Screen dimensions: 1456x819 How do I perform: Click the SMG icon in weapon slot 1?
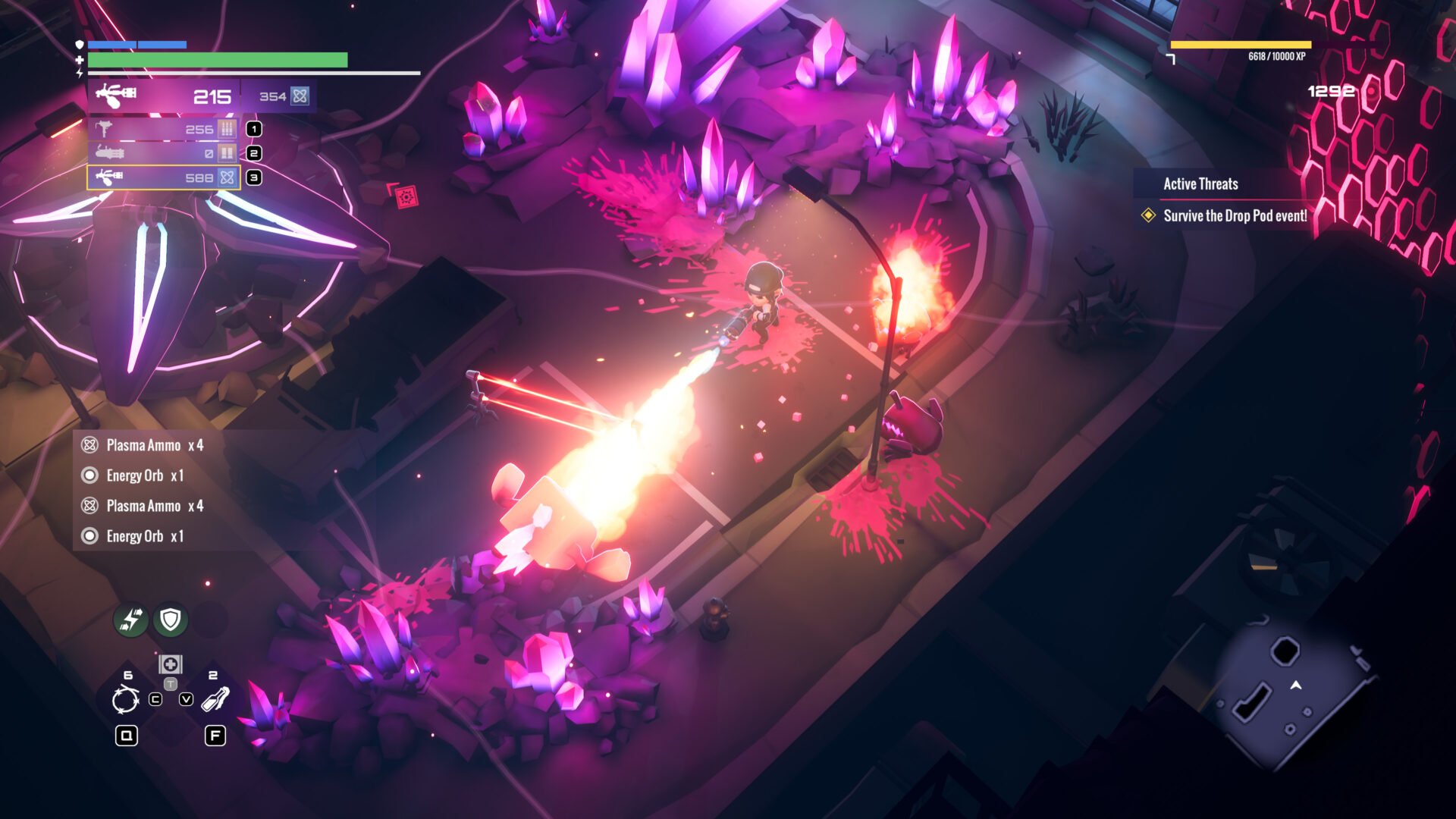(x=104, y=130)
